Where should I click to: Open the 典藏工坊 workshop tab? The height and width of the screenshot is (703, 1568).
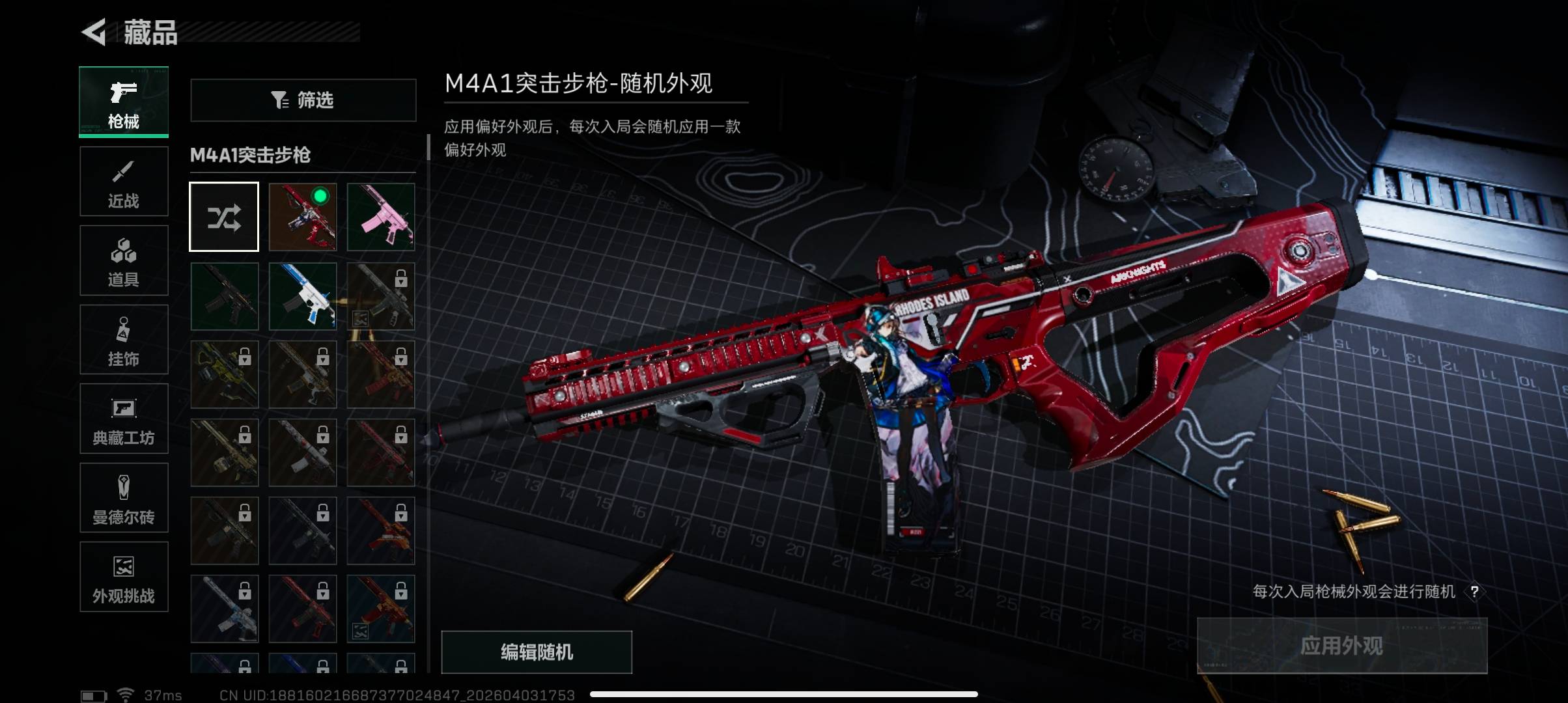pos(124,419)
